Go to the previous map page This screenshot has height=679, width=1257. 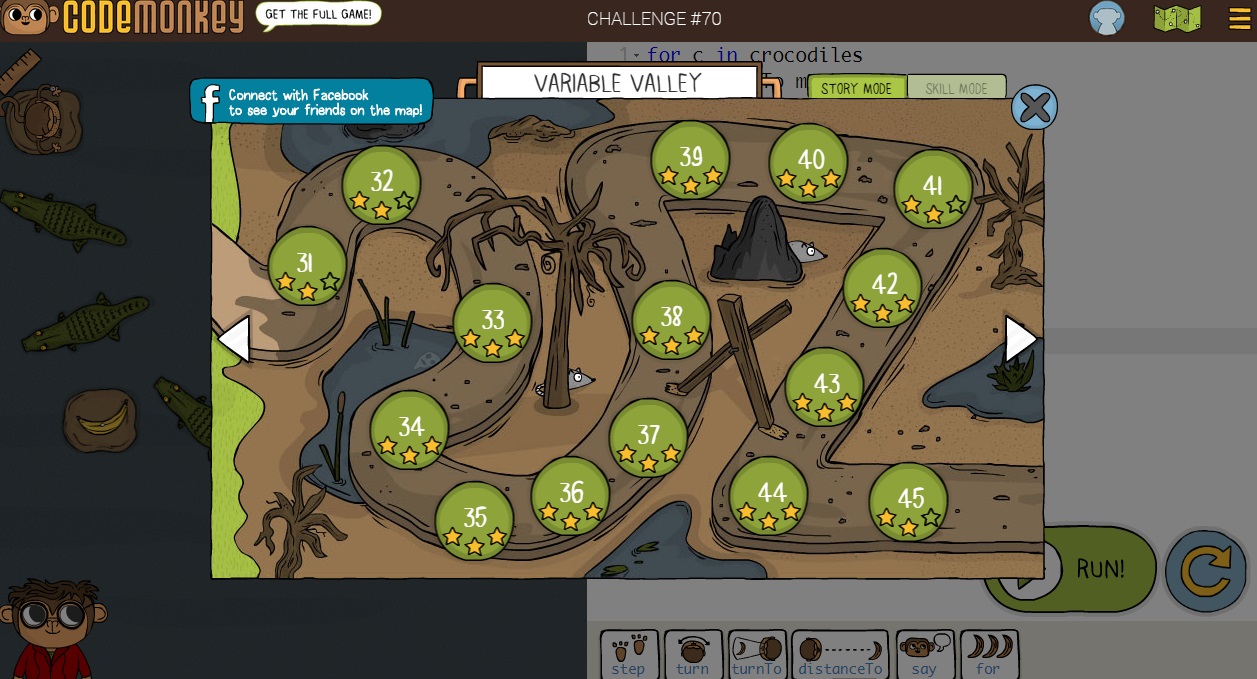point(233,340)
